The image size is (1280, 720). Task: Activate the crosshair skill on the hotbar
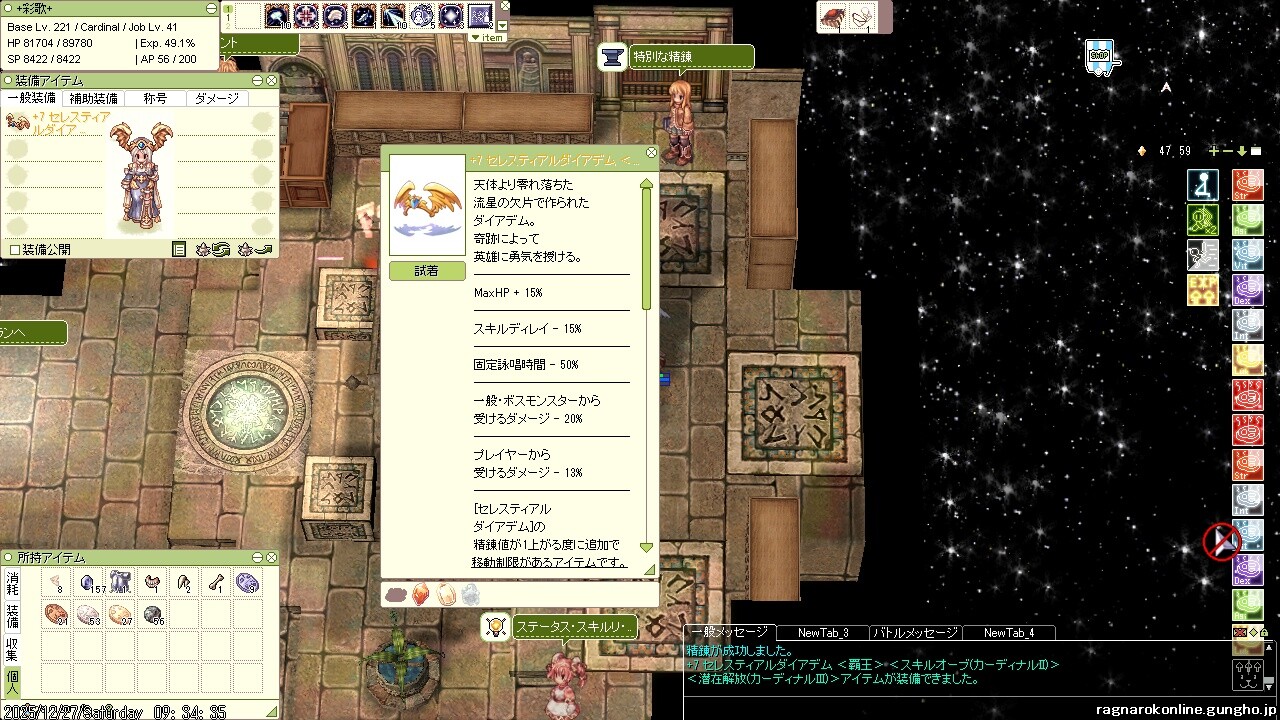click(x=306, y=15)
